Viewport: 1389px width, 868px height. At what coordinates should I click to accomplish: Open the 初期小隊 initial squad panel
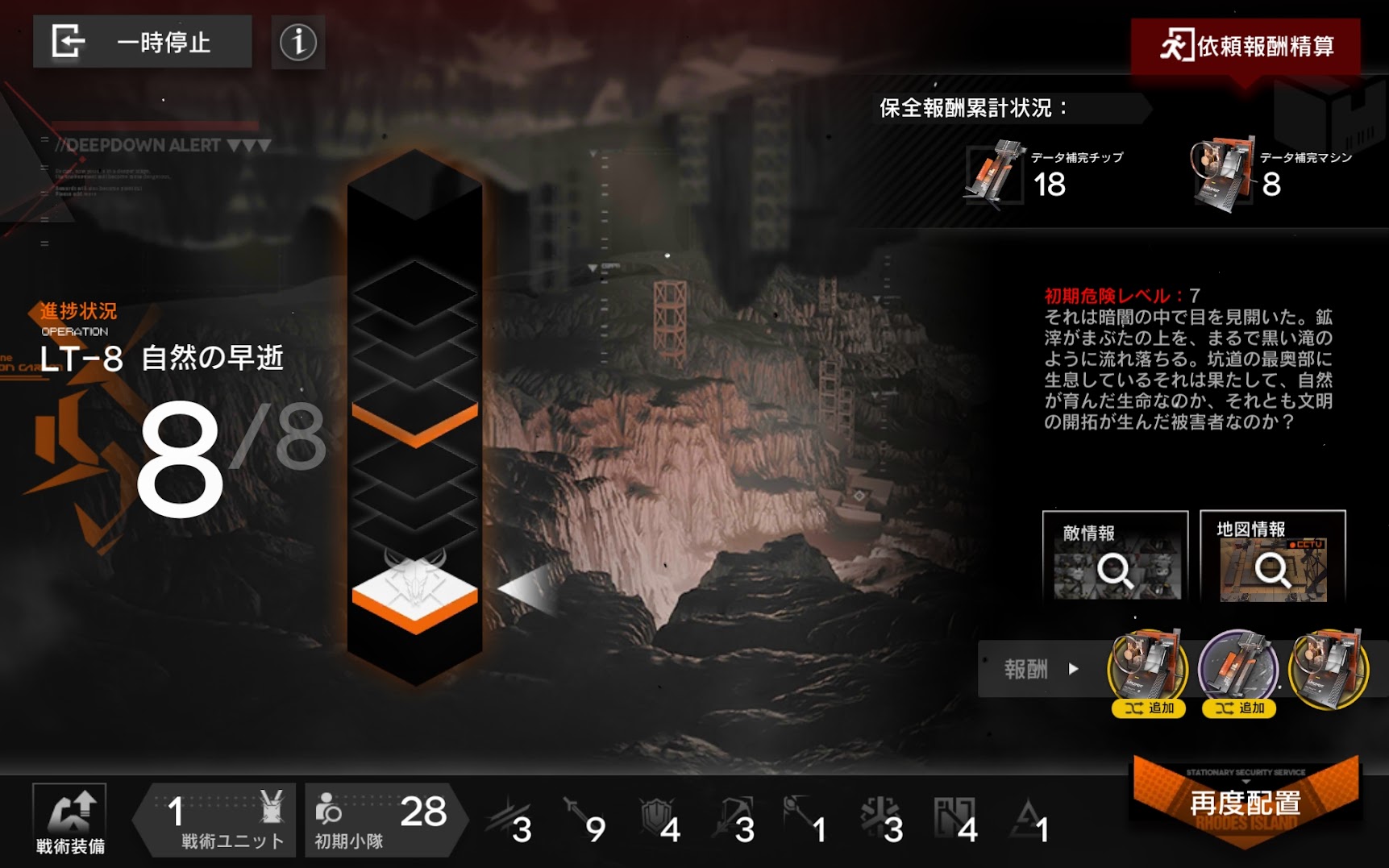click(x=381, y=820)
